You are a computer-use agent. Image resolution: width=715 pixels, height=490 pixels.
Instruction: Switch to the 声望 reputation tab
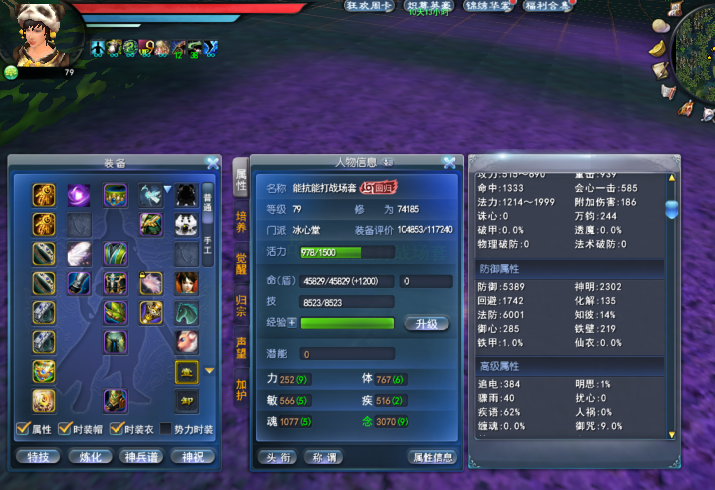coord(241,347)
